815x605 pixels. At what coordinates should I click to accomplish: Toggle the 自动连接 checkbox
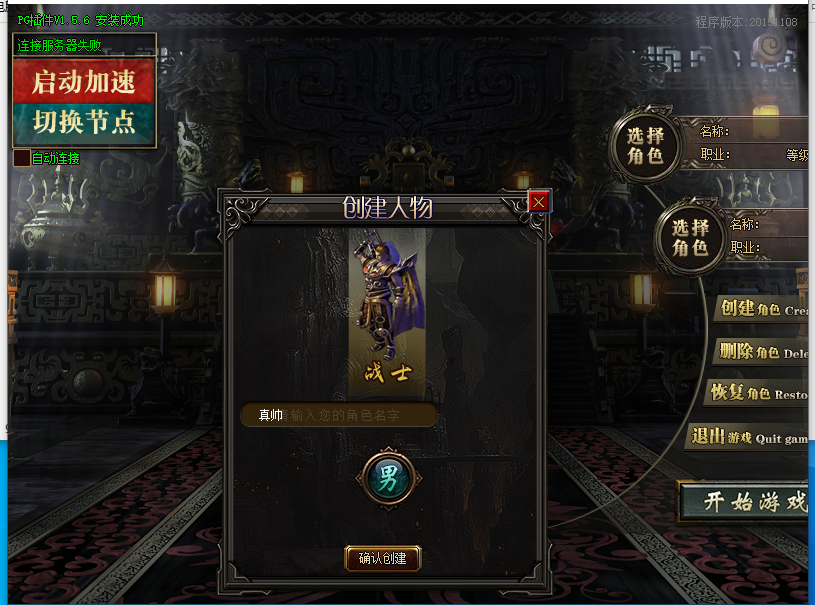point(21,158)
